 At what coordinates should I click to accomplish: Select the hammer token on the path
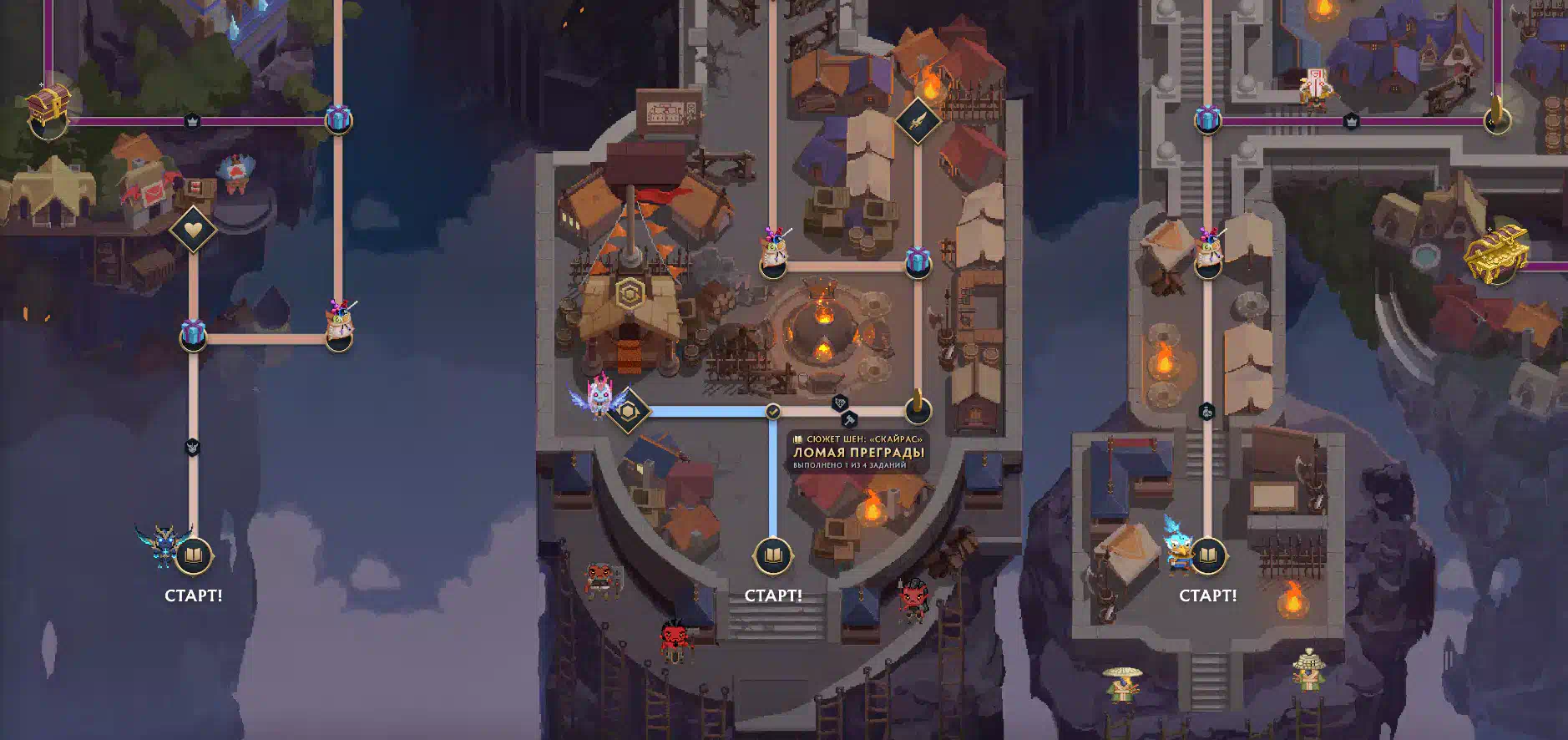pos(850,419)
